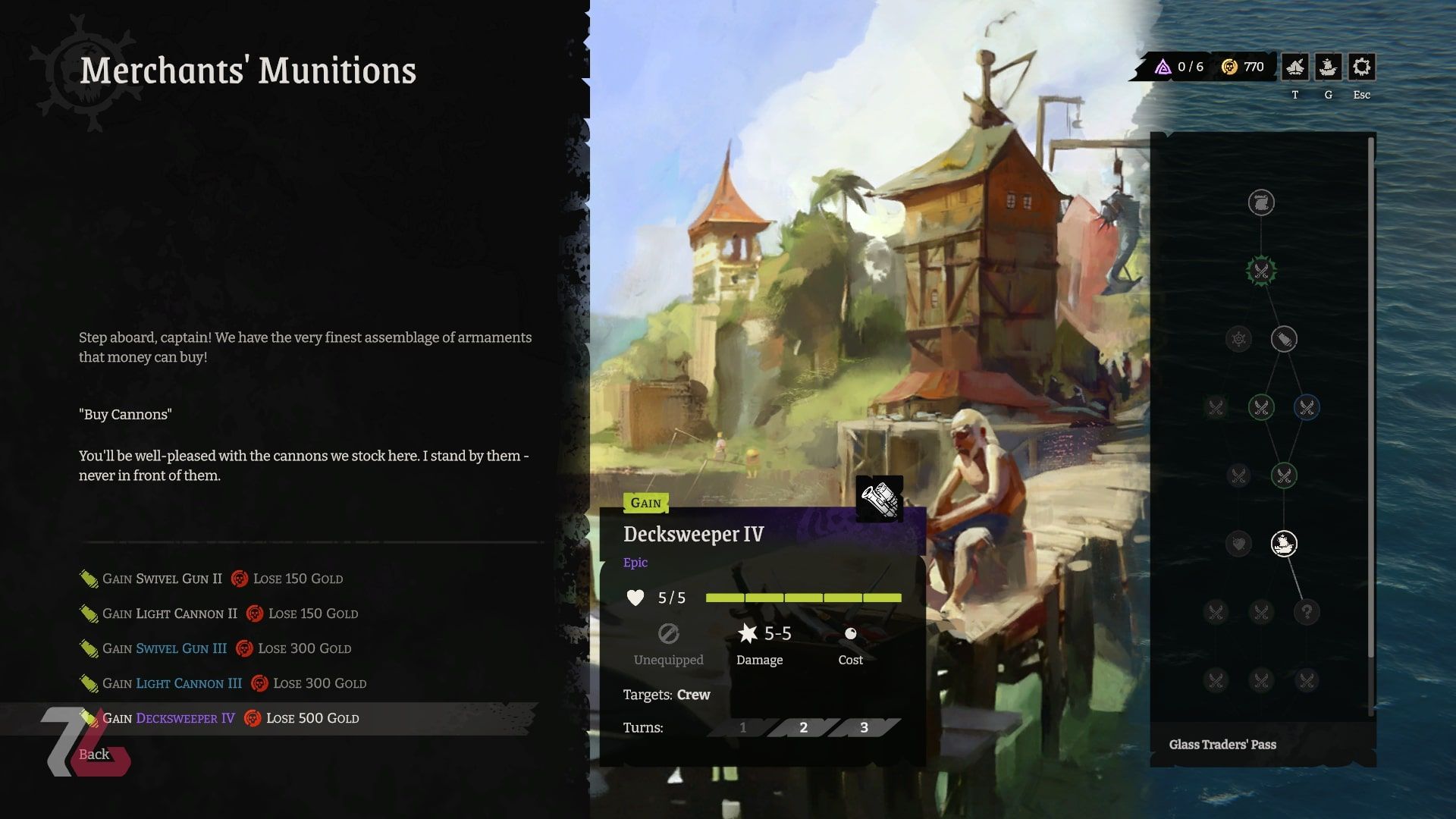This screenshot has height=819, width=1456.
Task: Click the map panel's vertical scrollbar
Action: (x=1370, y=394)
